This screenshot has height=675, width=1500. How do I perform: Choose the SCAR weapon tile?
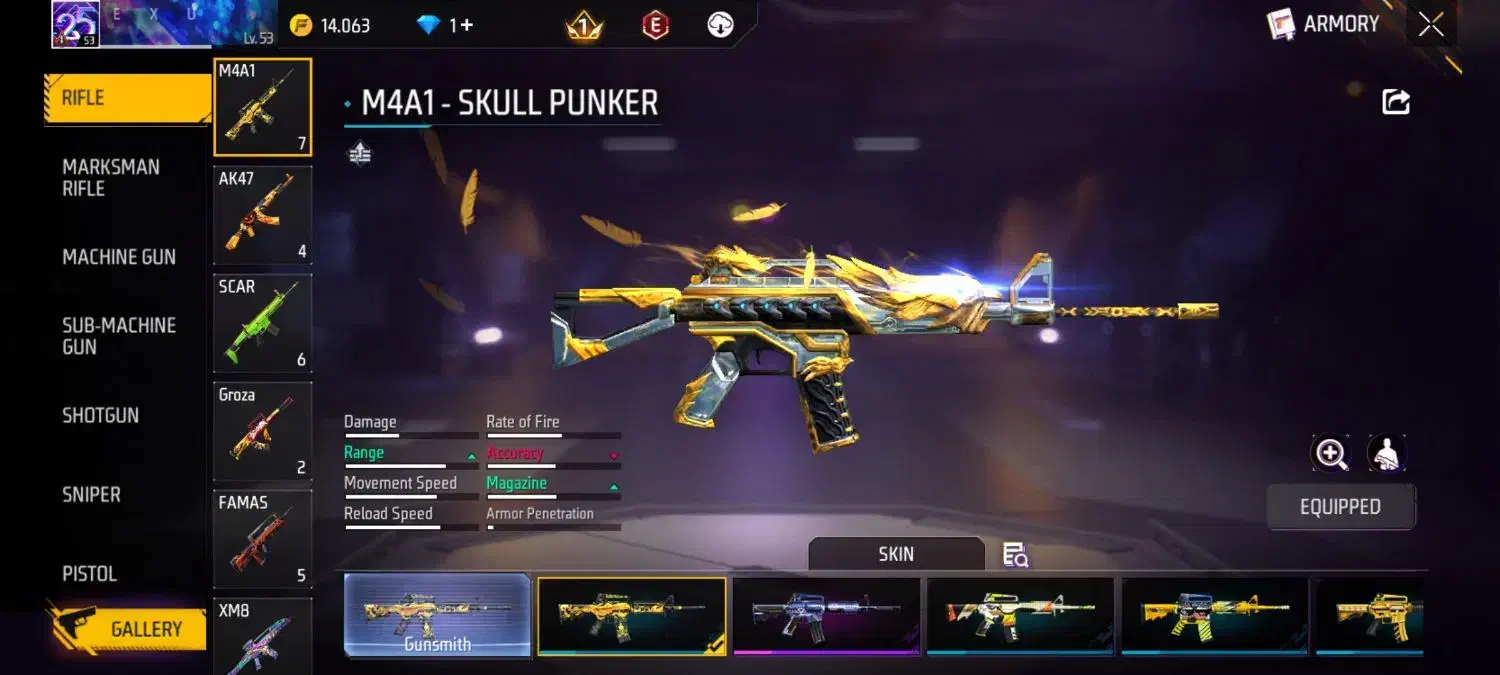262,322
